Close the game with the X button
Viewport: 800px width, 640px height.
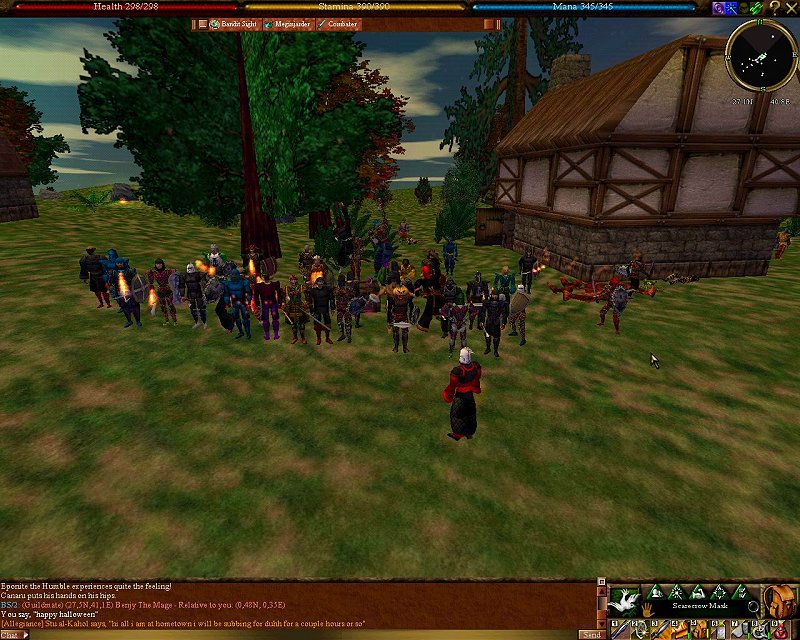point(791,7)
